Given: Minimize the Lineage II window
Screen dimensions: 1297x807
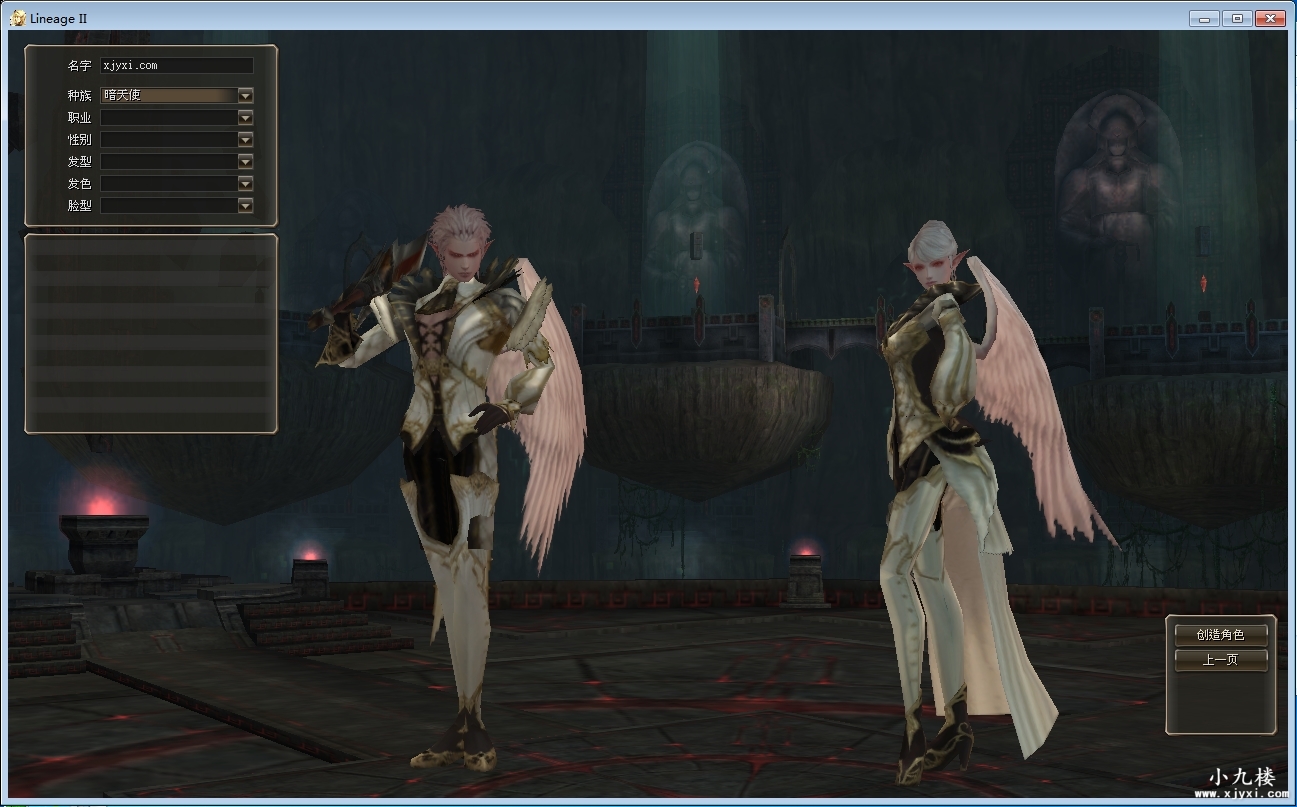Looking at the screenshot, I should 1204,18.
